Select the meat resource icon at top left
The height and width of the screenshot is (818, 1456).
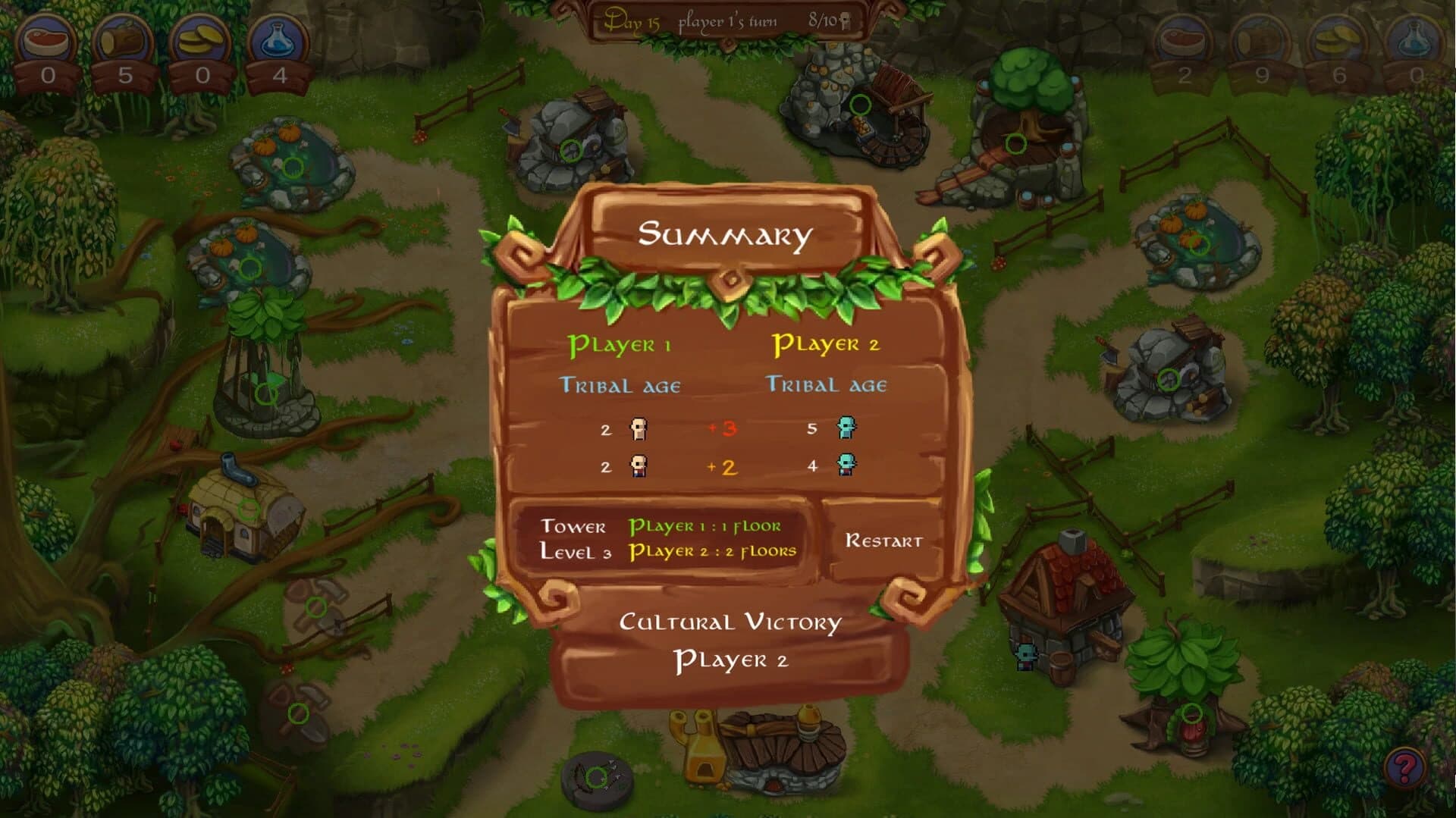point(45,38)
